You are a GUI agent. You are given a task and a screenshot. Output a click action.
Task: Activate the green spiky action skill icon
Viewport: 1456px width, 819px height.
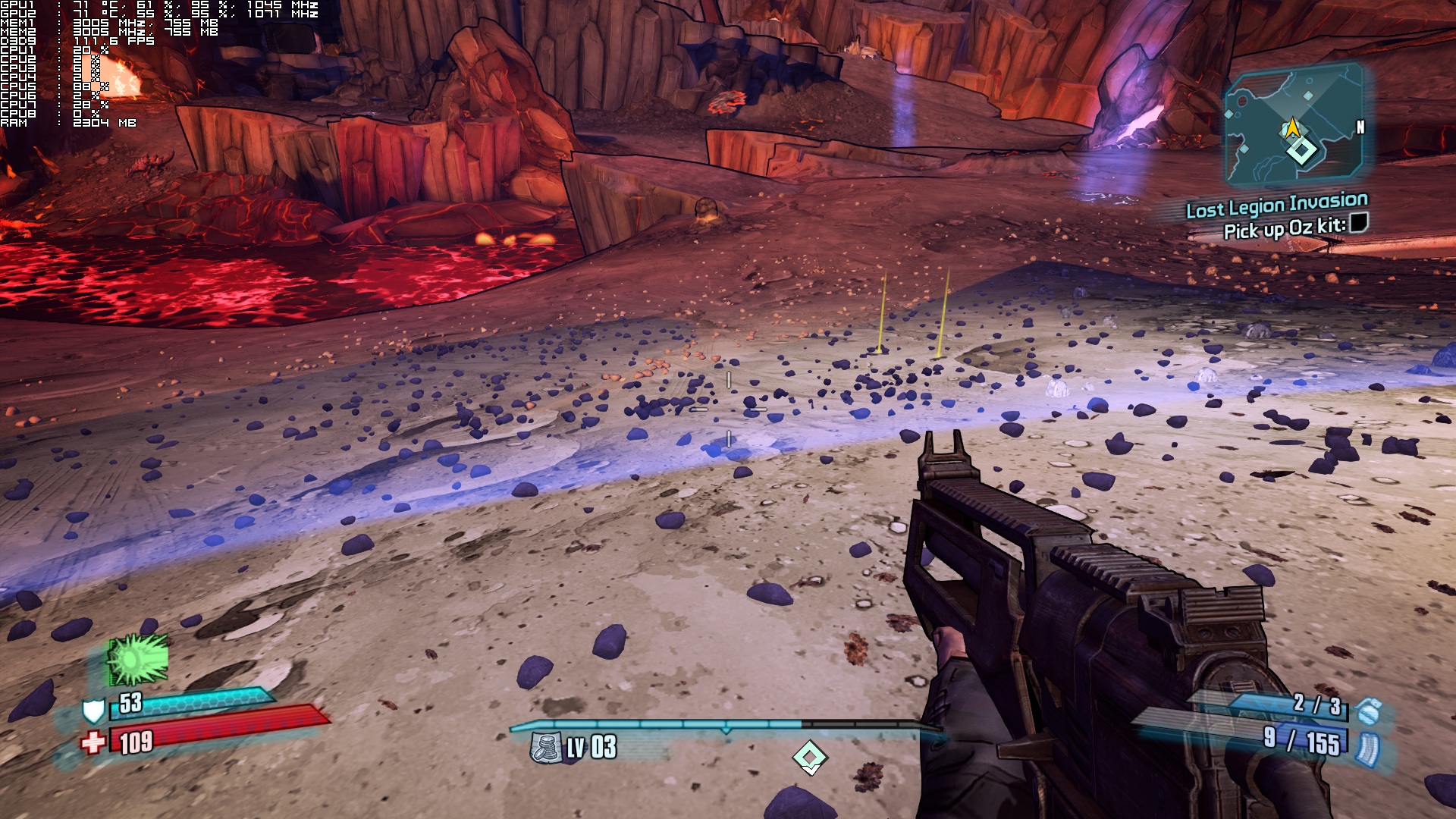point(137,660)
